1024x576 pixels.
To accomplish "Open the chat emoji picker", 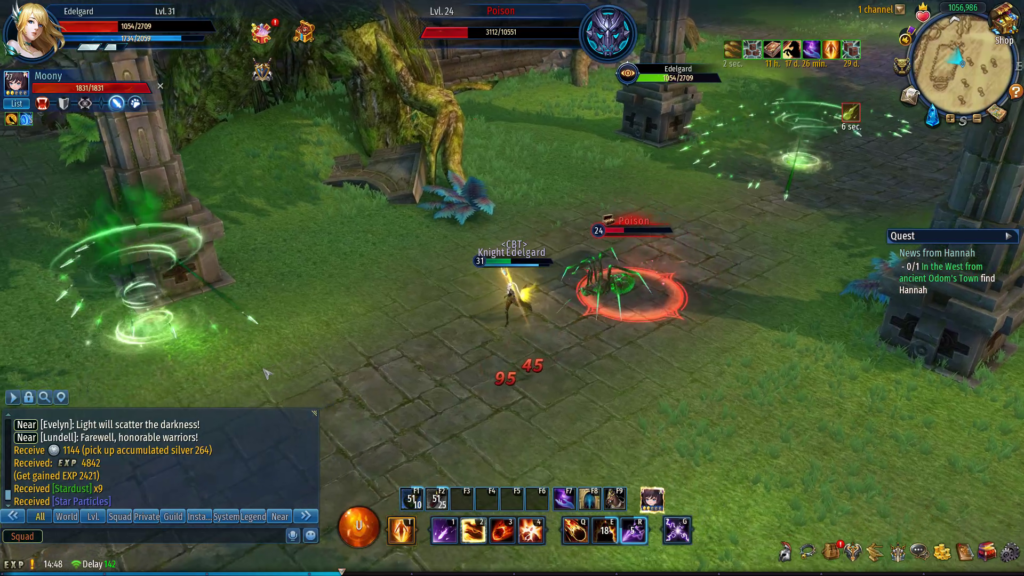I will coord(310,535).
